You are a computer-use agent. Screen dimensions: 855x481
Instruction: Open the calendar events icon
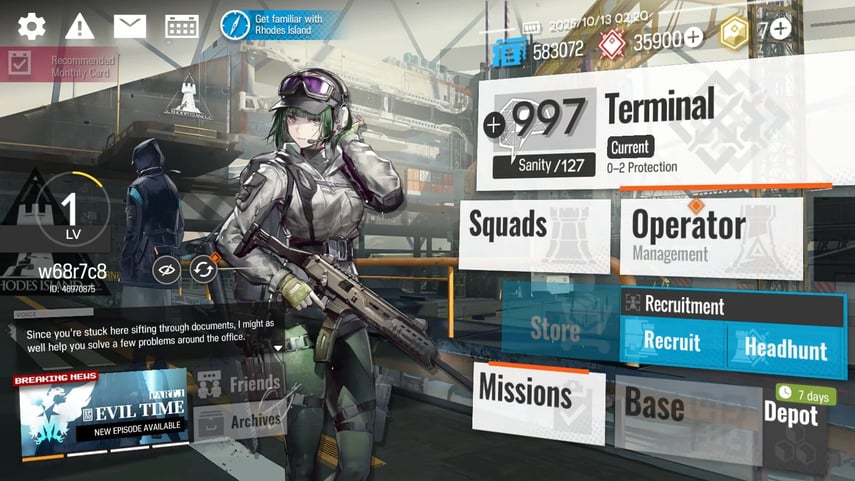click(181, 27)
